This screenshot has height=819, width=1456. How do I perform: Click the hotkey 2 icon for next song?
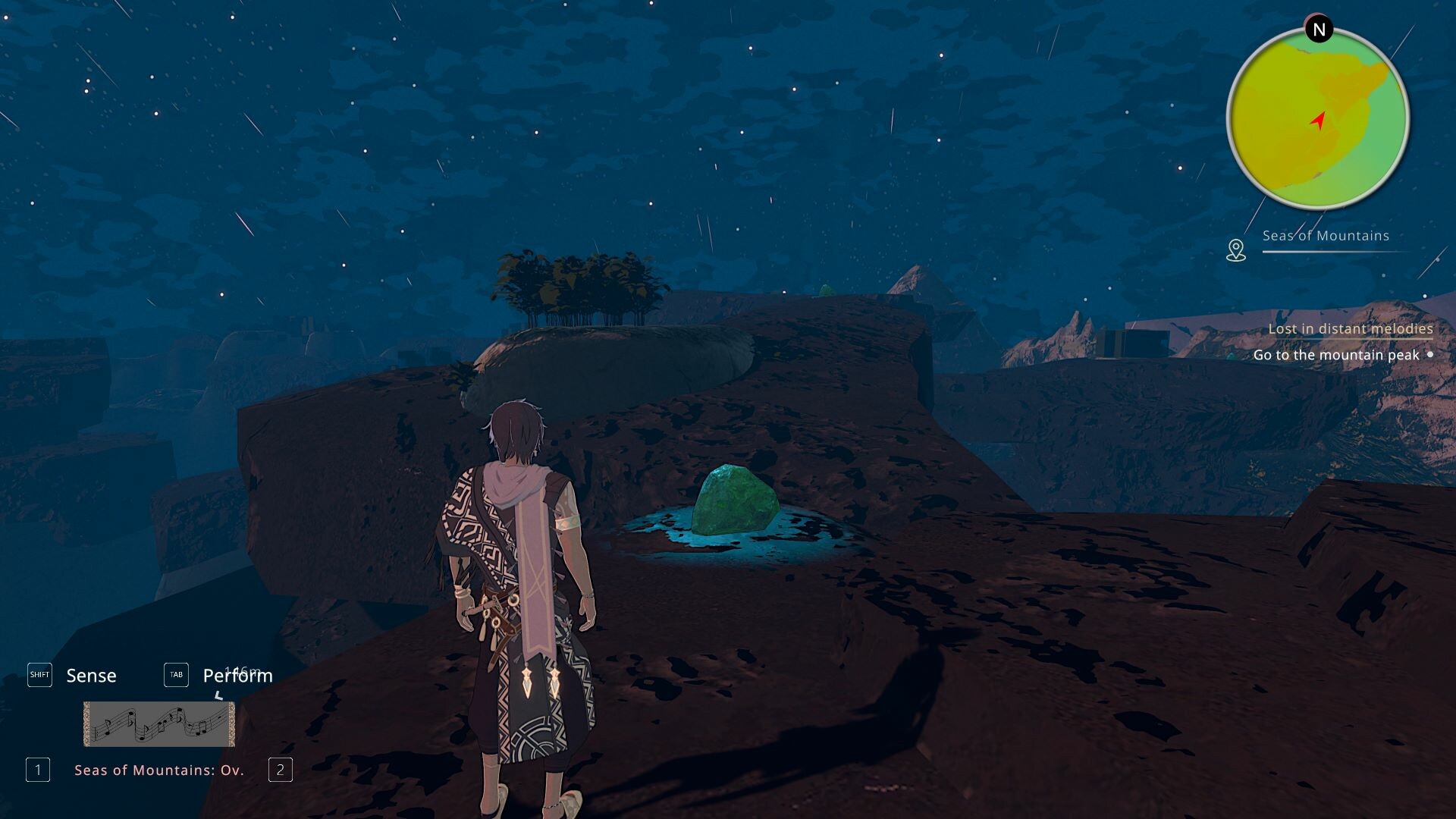pos(281,769)
